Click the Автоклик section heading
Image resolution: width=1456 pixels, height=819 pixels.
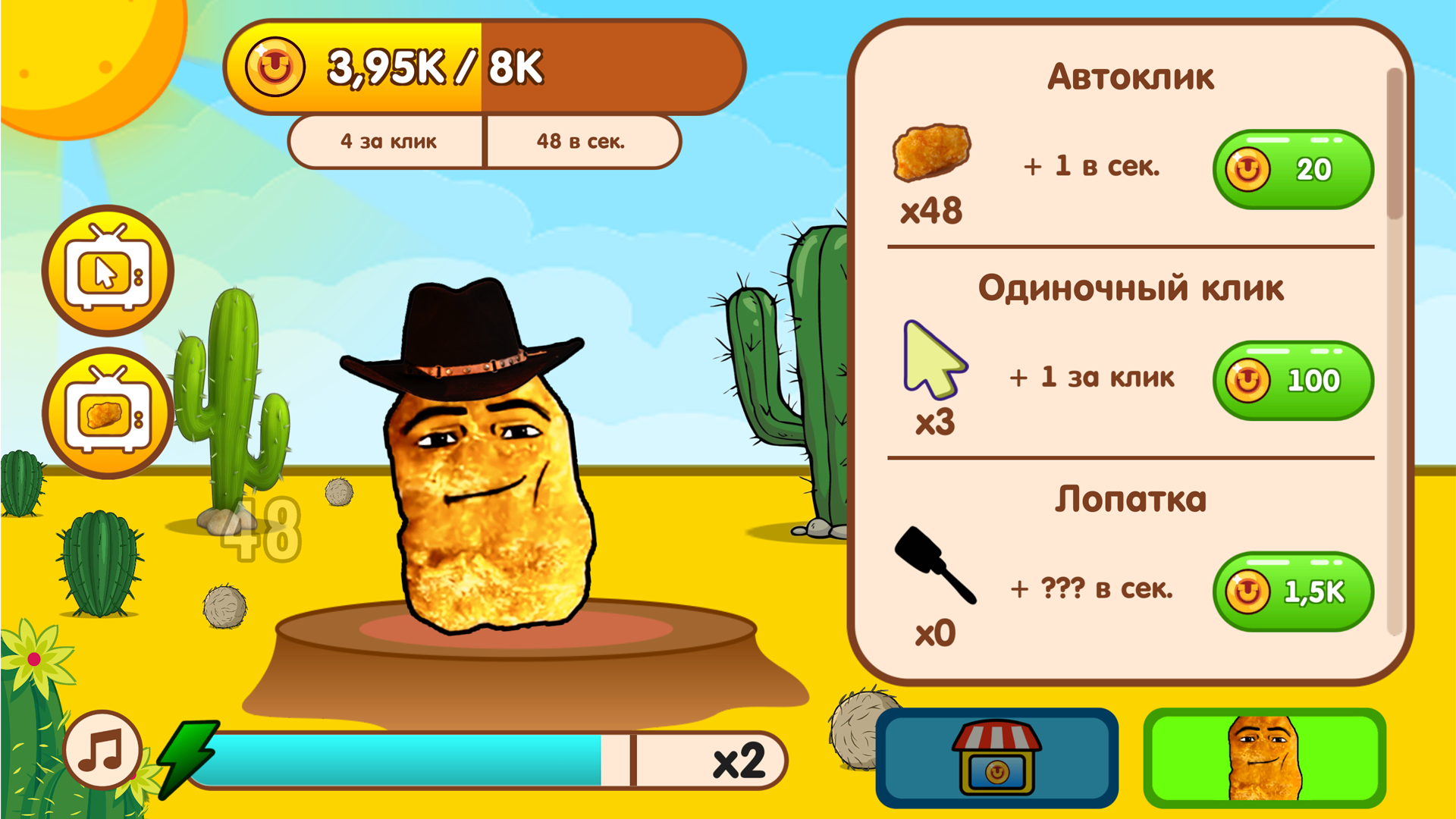coord(1131,77)
